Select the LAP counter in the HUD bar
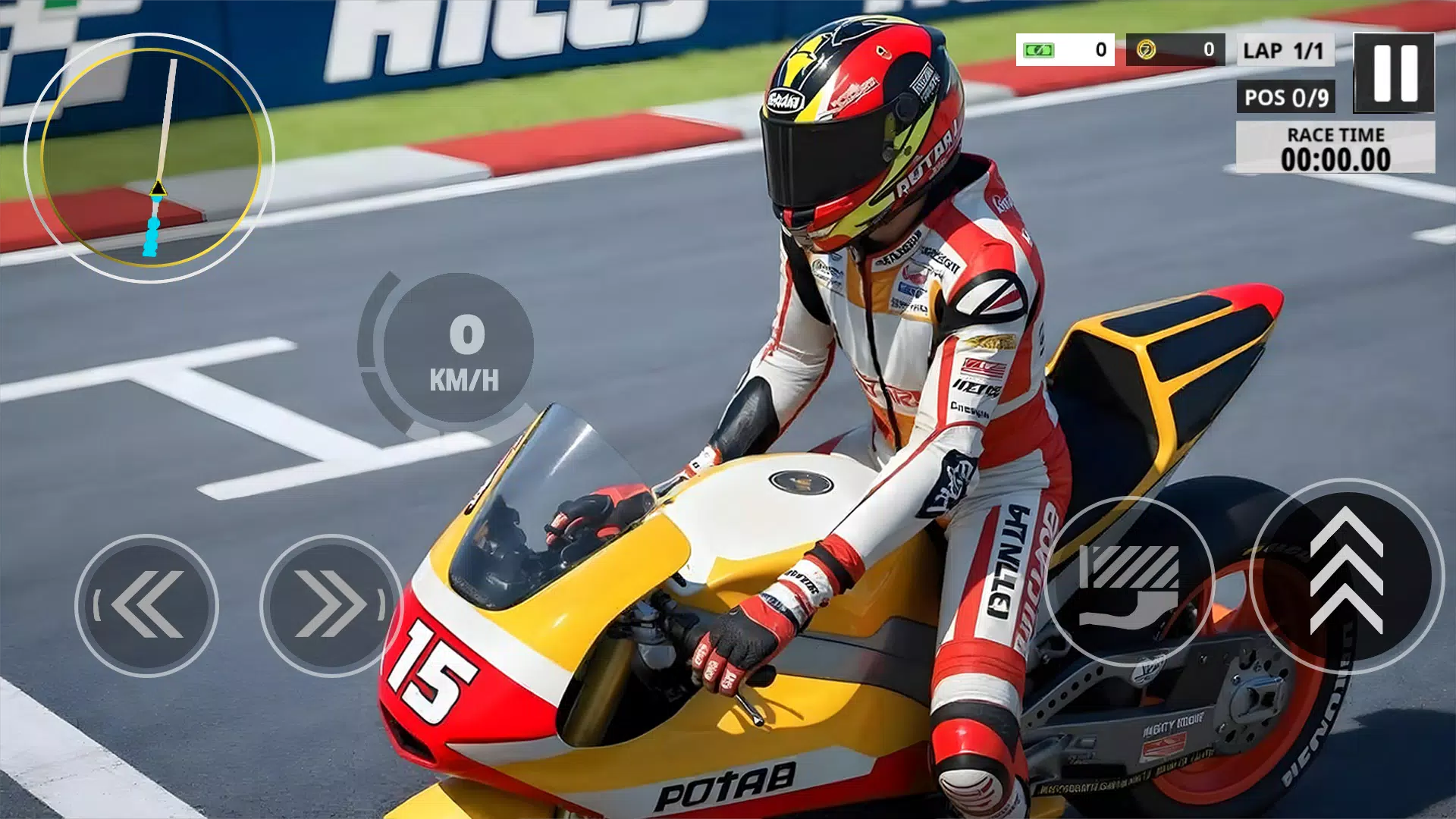This screenshot has height=819, width=1456. pyautogui.click(x=1285, y=52)
